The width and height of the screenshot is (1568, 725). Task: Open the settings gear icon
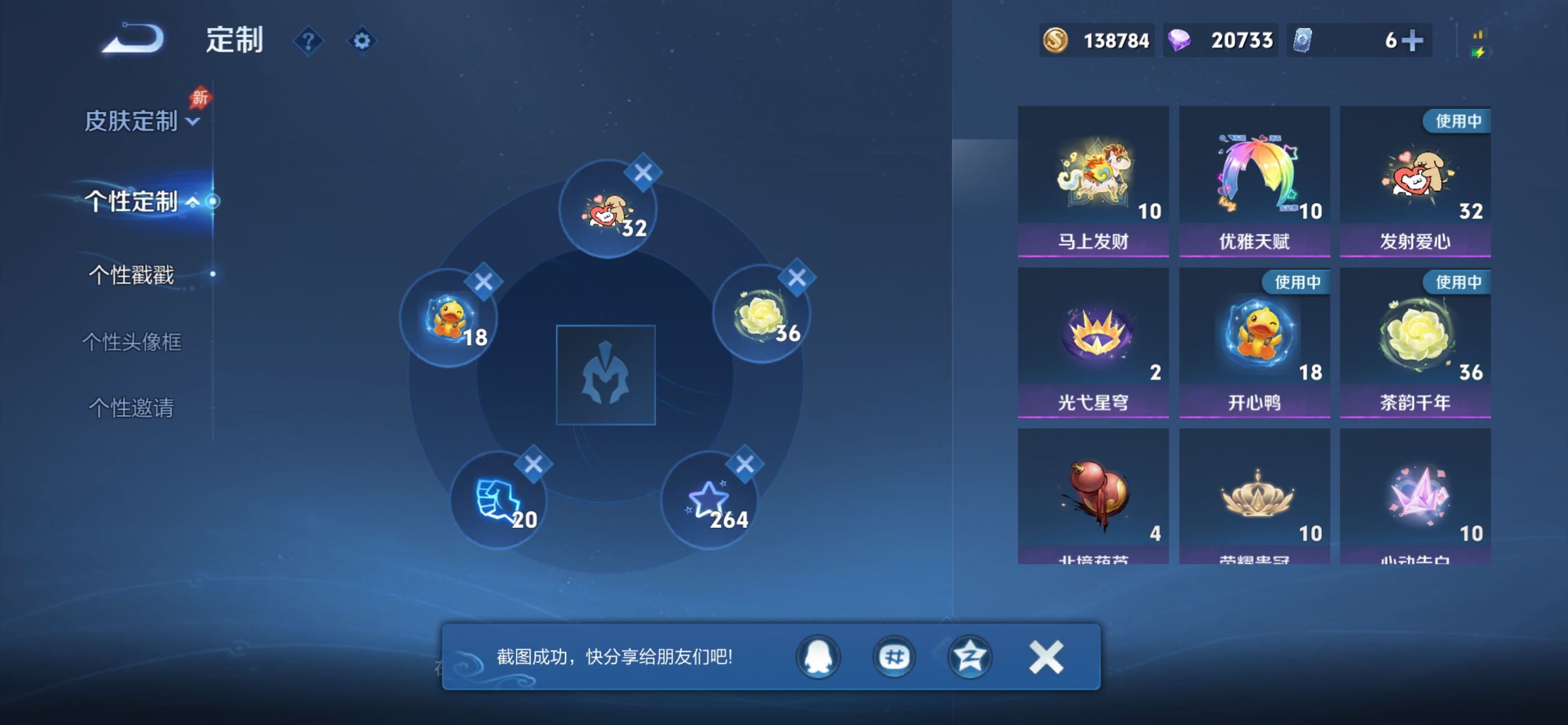(362, 40)
